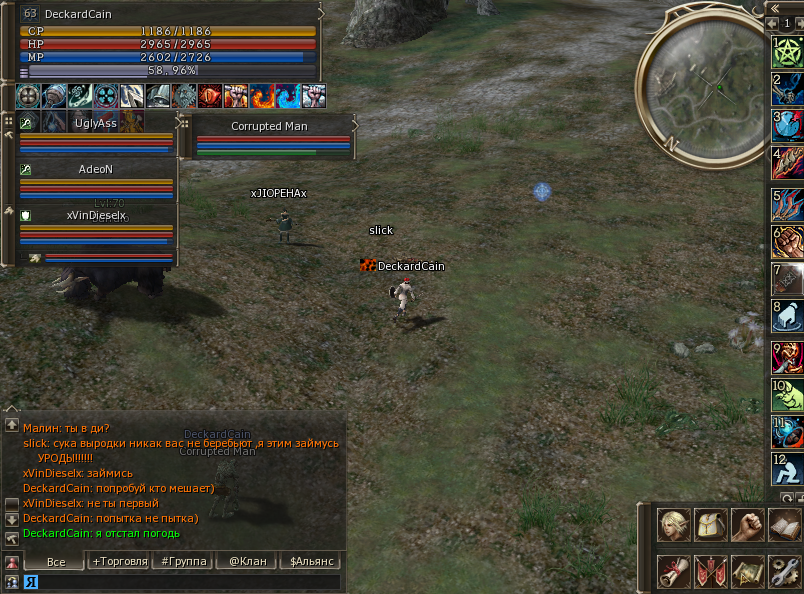Open the actions fist menu icon
Viewport: 804px width, 594px height.
747,525
